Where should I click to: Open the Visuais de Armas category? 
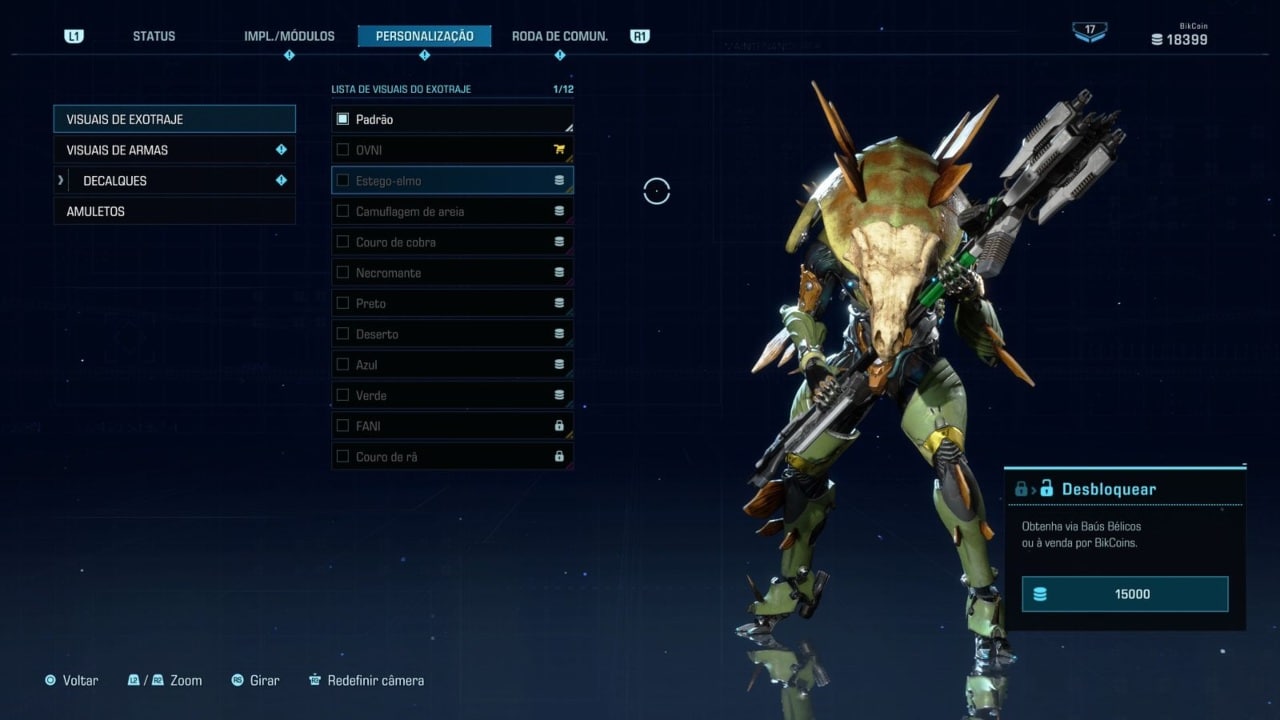pyautogui.click(x=174, y=150)
